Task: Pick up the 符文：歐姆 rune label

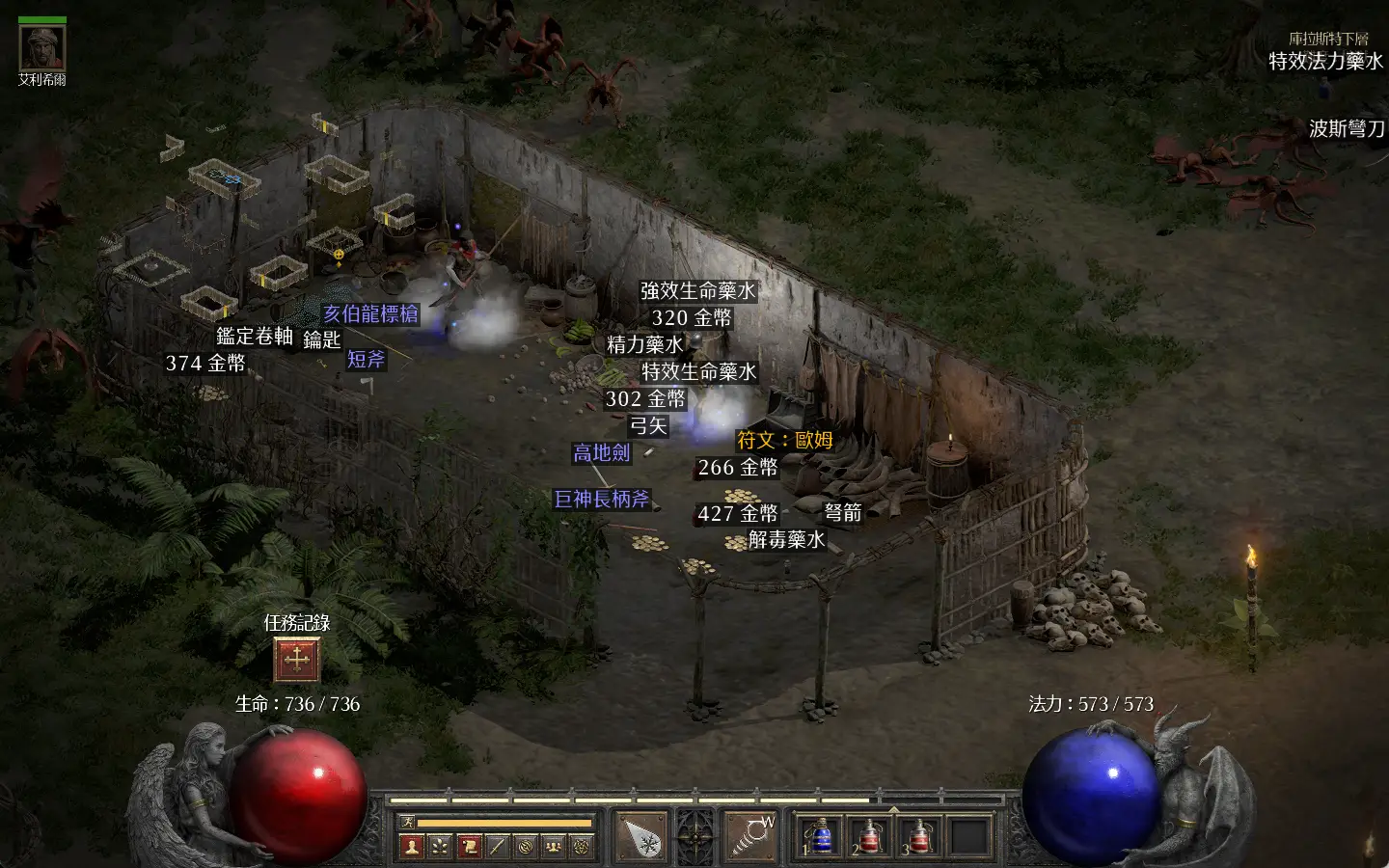Action: (x=784, y=440)
